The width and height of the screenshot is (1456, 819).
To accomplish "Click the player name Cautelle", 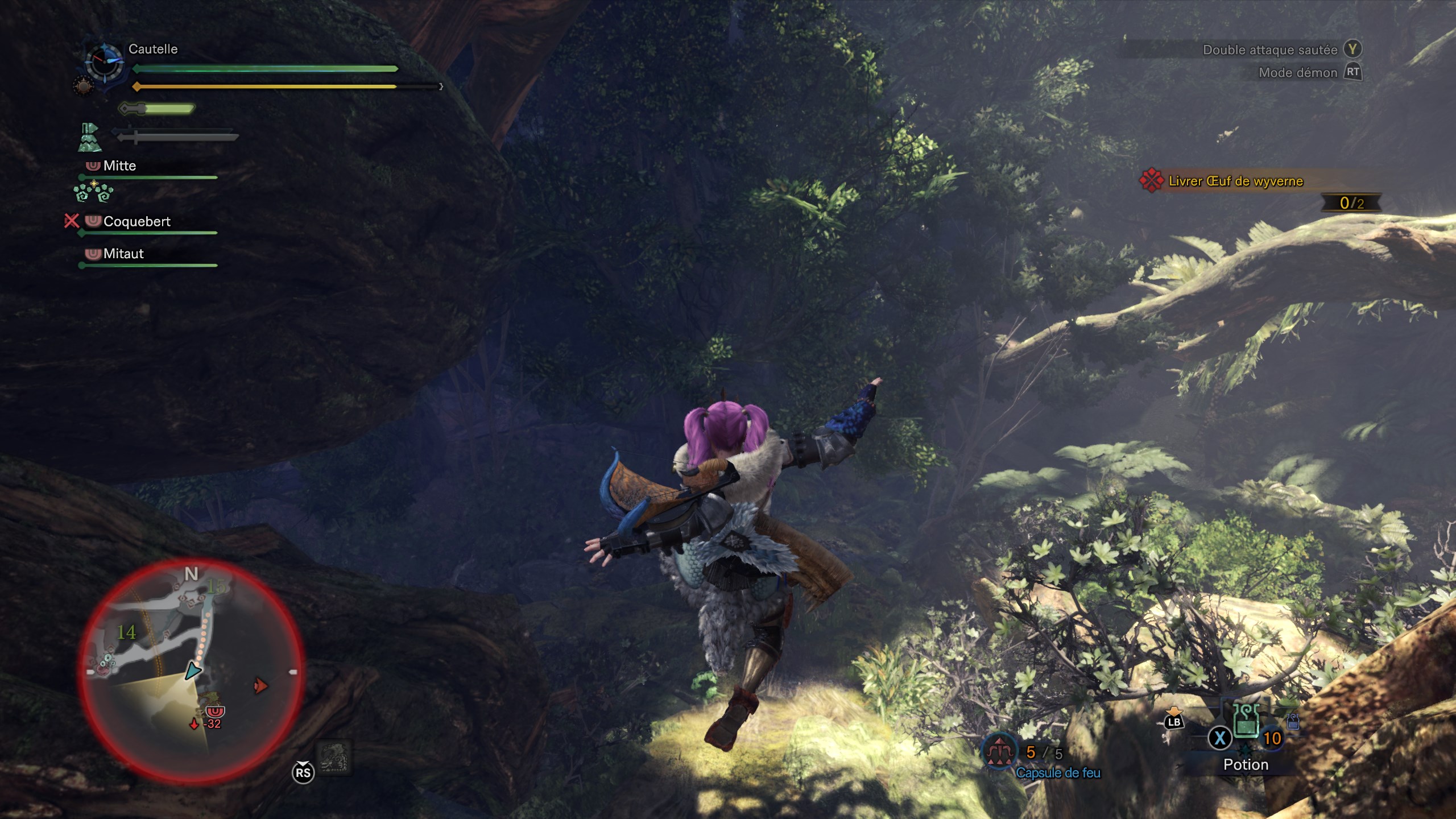I will tap(153, 49).
